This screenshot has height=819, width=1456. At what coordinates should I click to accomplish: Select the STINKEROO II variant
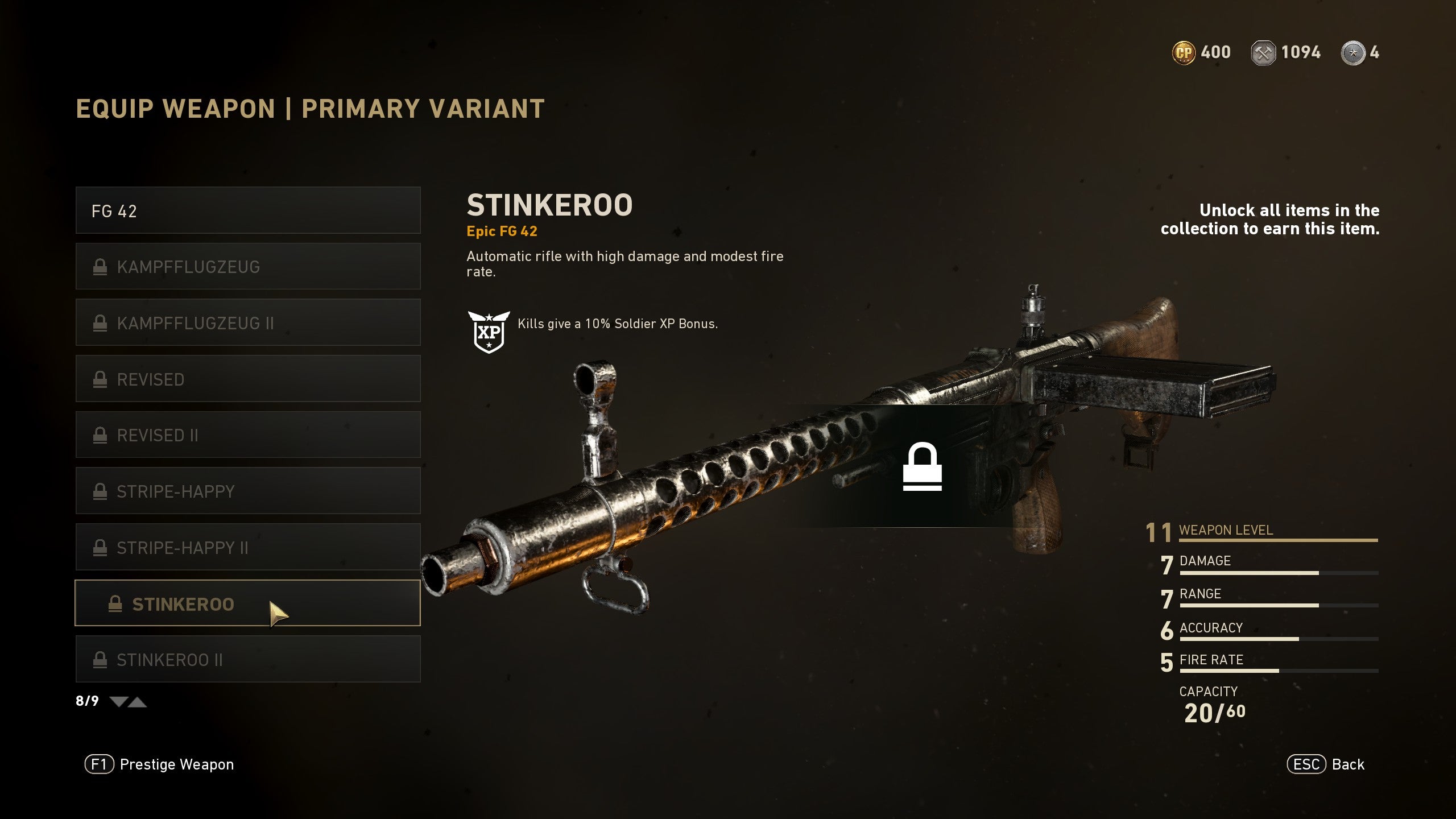247,659
